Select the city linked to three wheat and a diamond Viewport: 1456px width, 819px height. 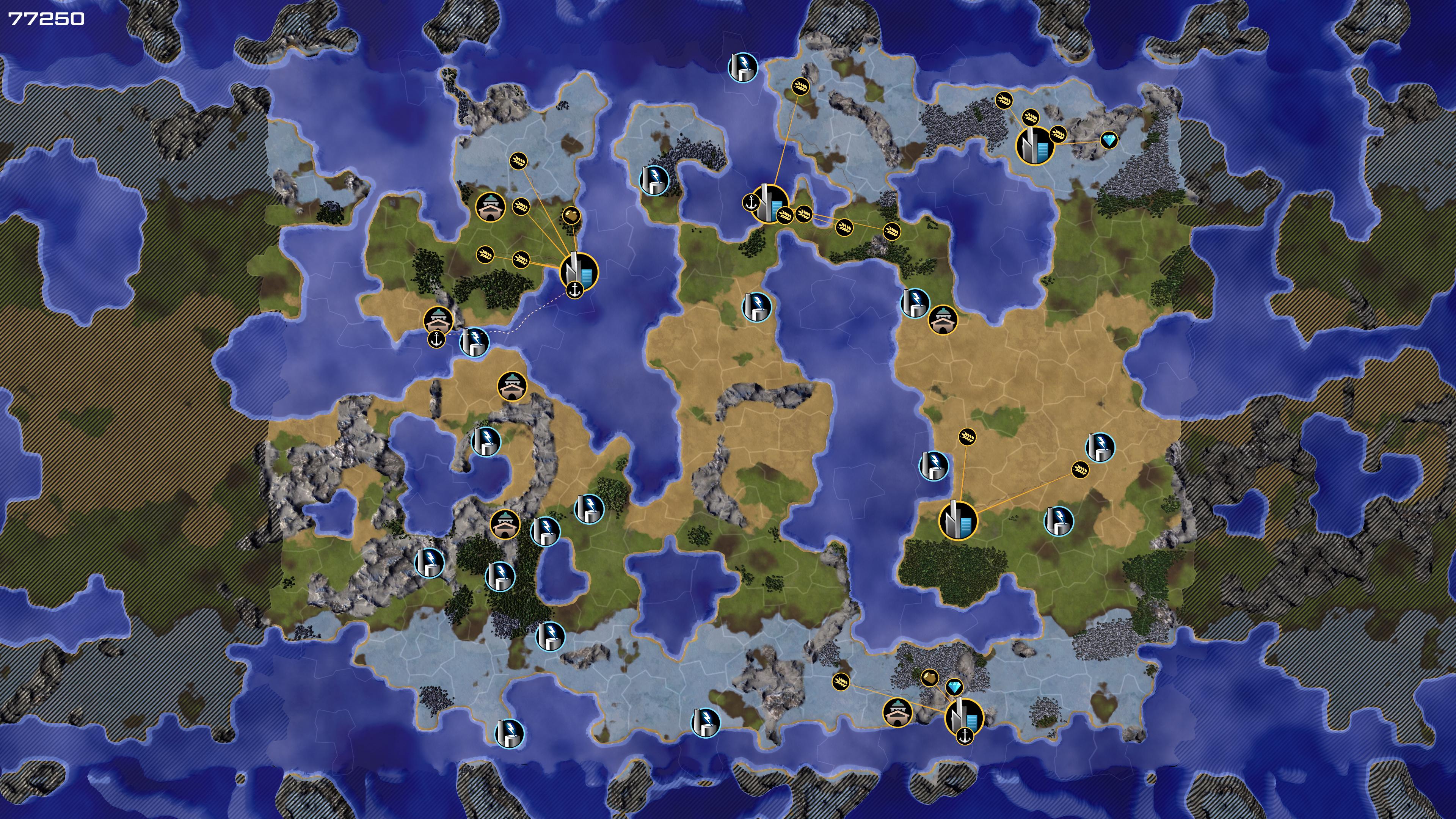(x=1035, y=145)
